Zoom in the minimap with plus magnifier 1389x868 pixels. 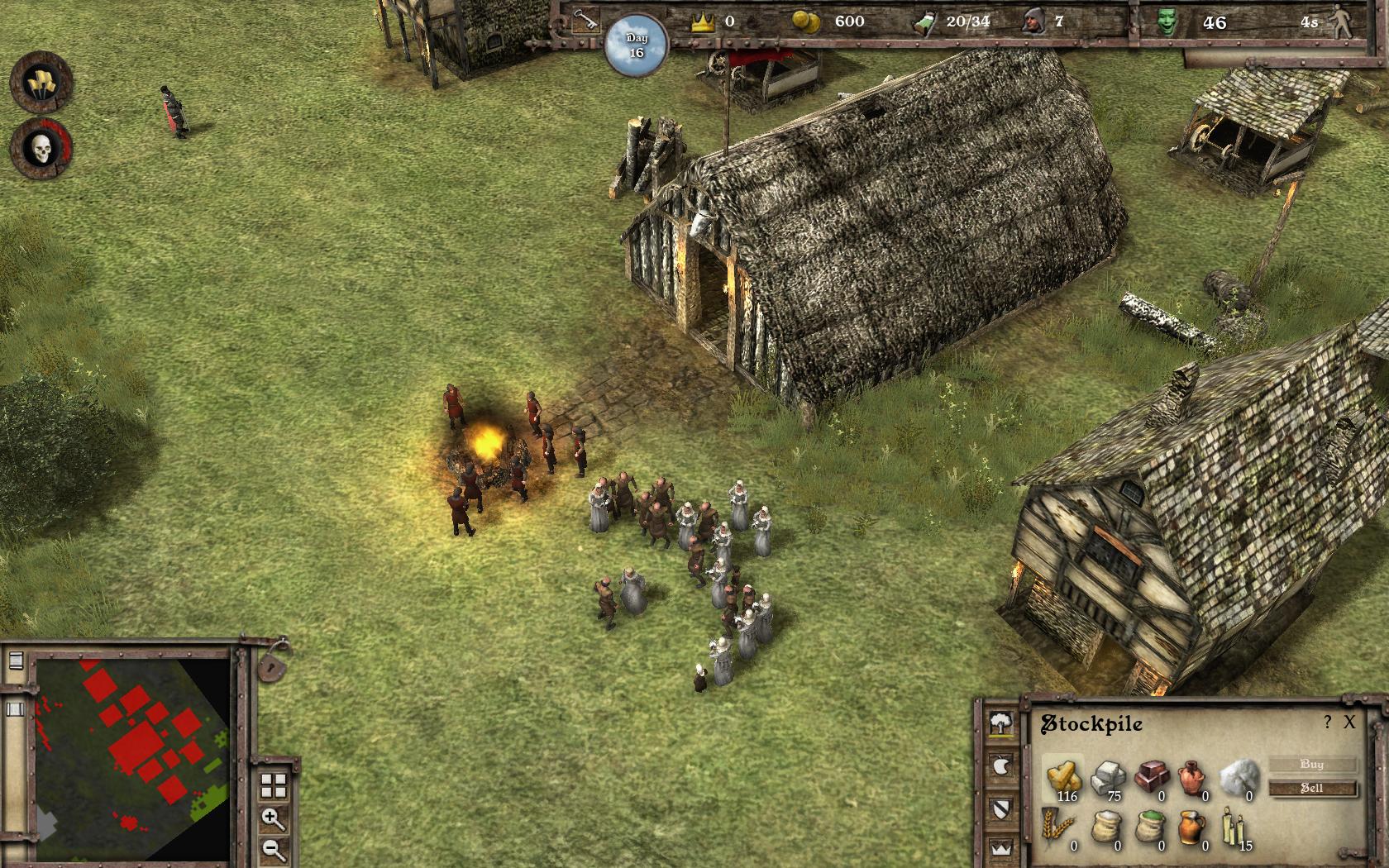[x=273, y=818]
